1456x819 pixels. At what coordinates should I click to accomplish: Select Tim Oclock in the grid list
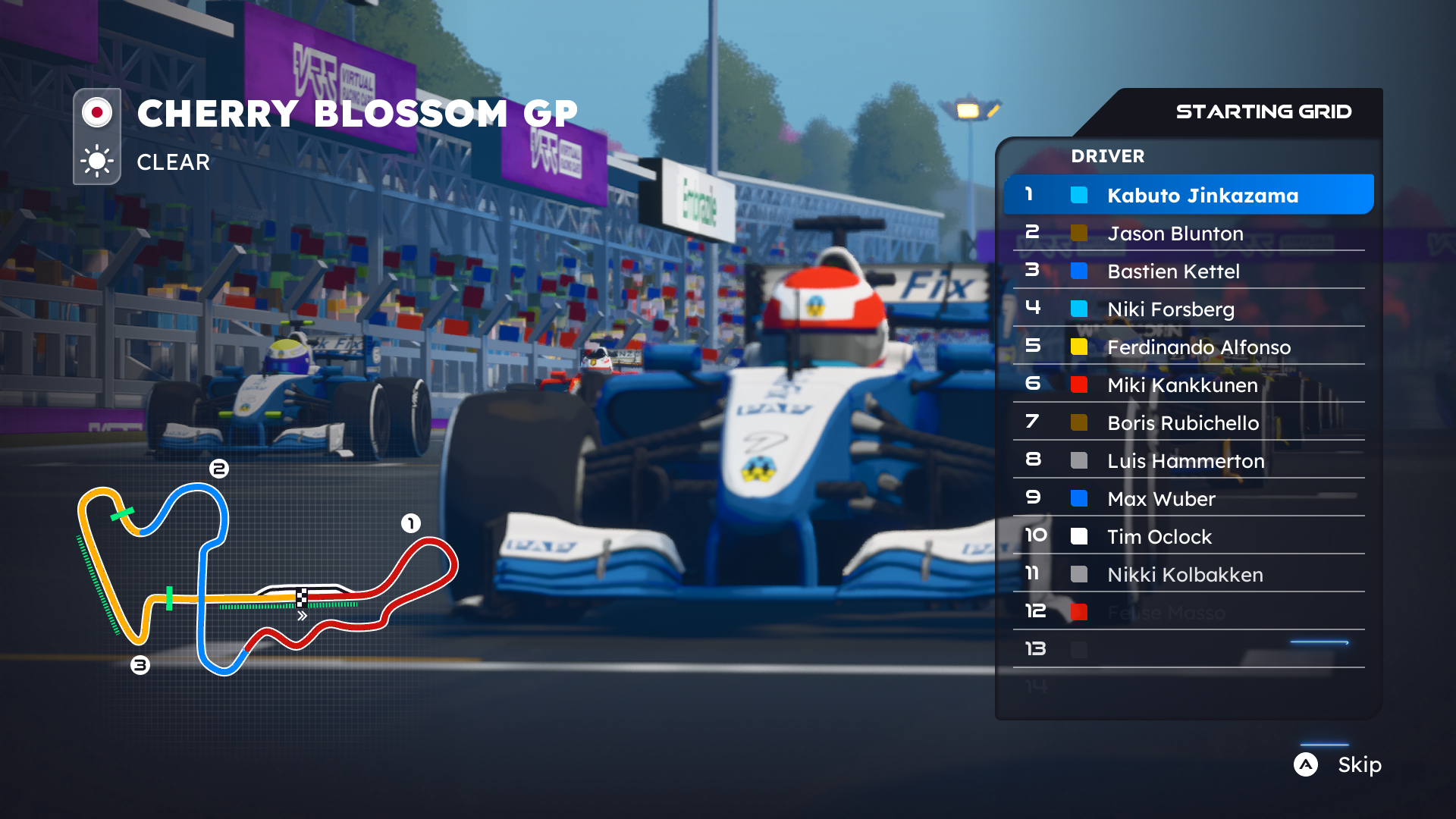[1159, 537]
